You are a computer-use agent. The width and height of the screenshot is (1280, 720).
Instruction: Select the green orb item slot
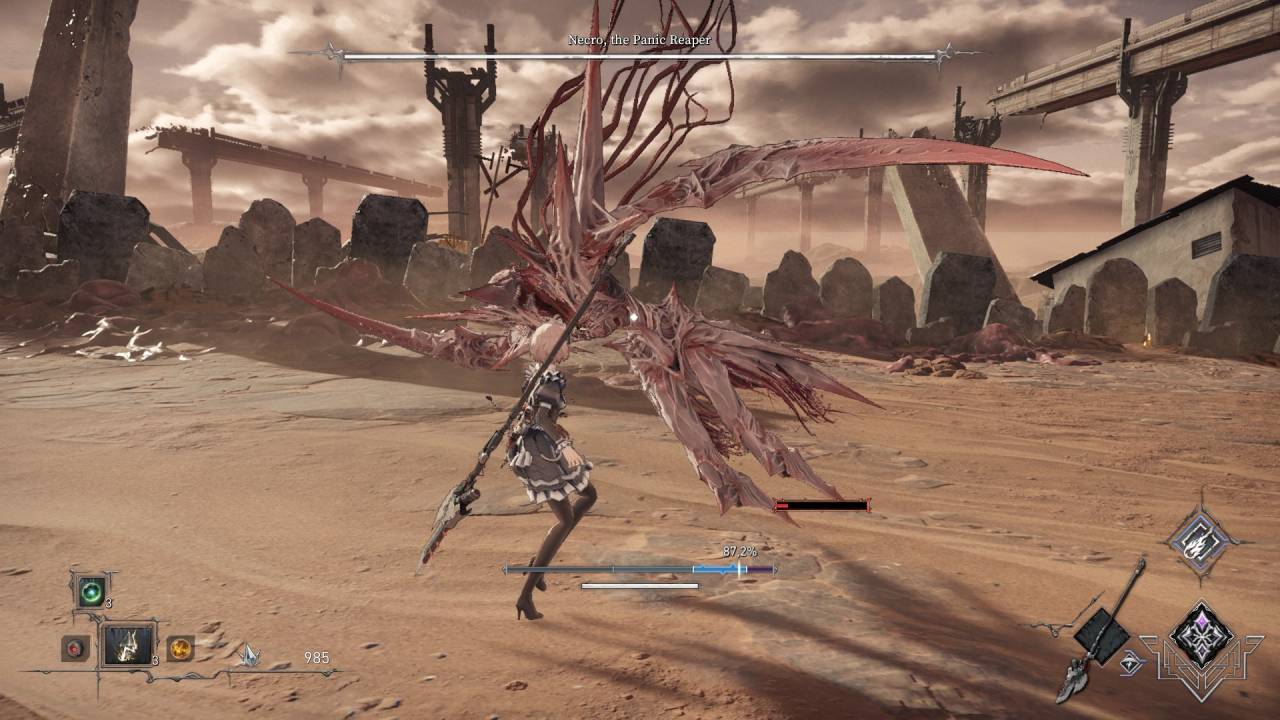tap(90, 591)
